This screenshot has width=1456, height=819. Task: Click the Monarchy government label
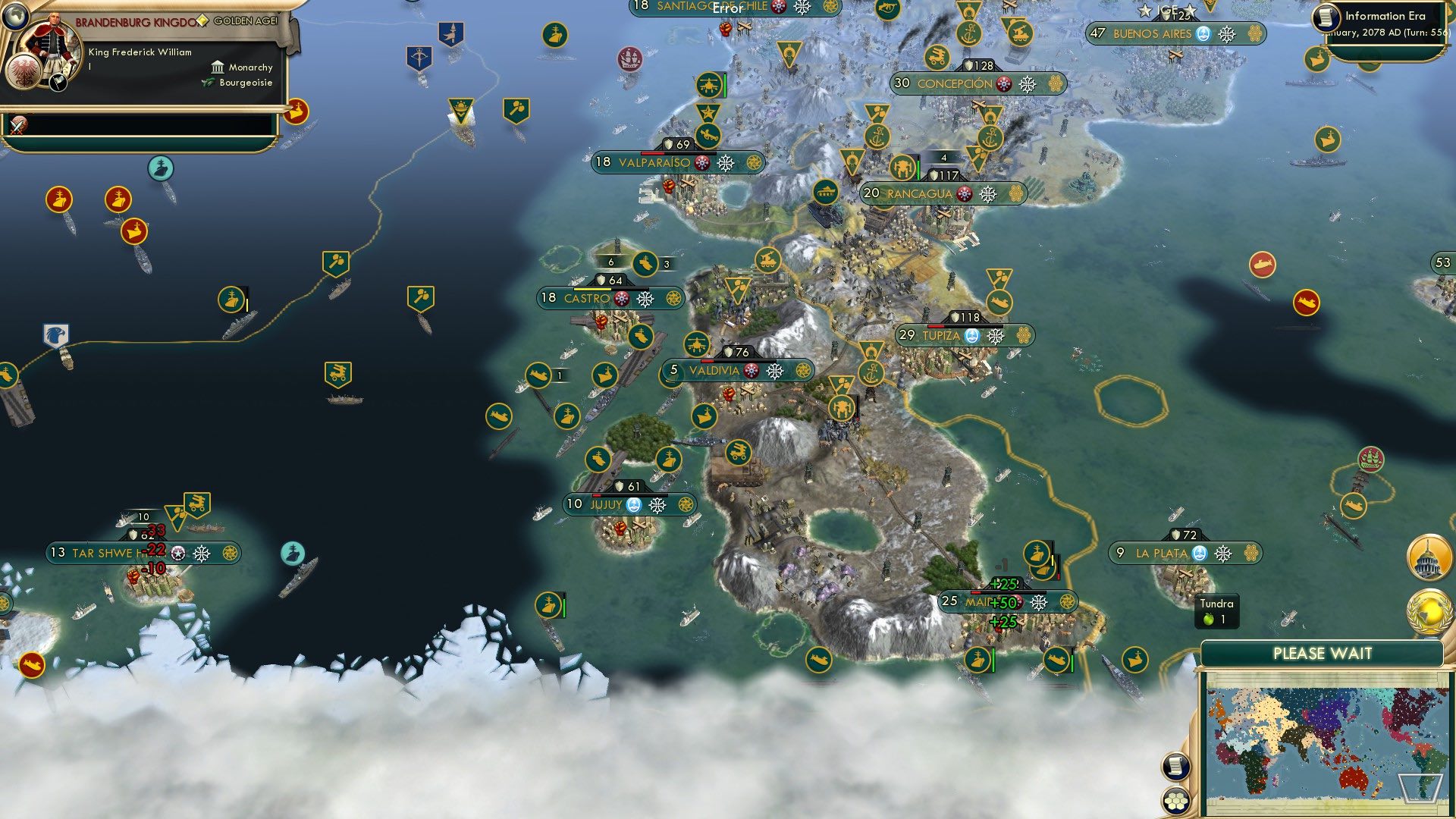click(251, 67)
